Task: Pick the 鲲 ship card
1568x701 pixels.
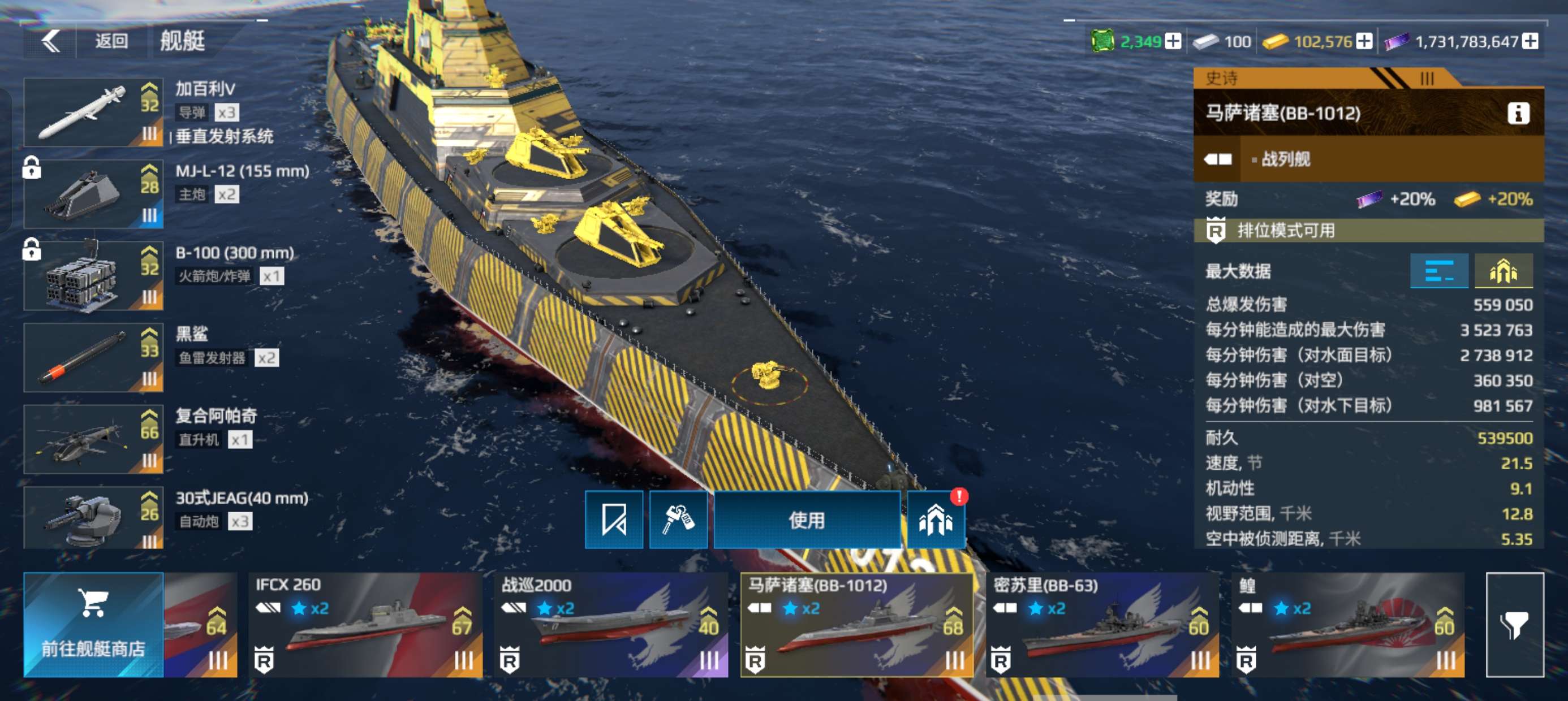Action: pos(1347,625)
